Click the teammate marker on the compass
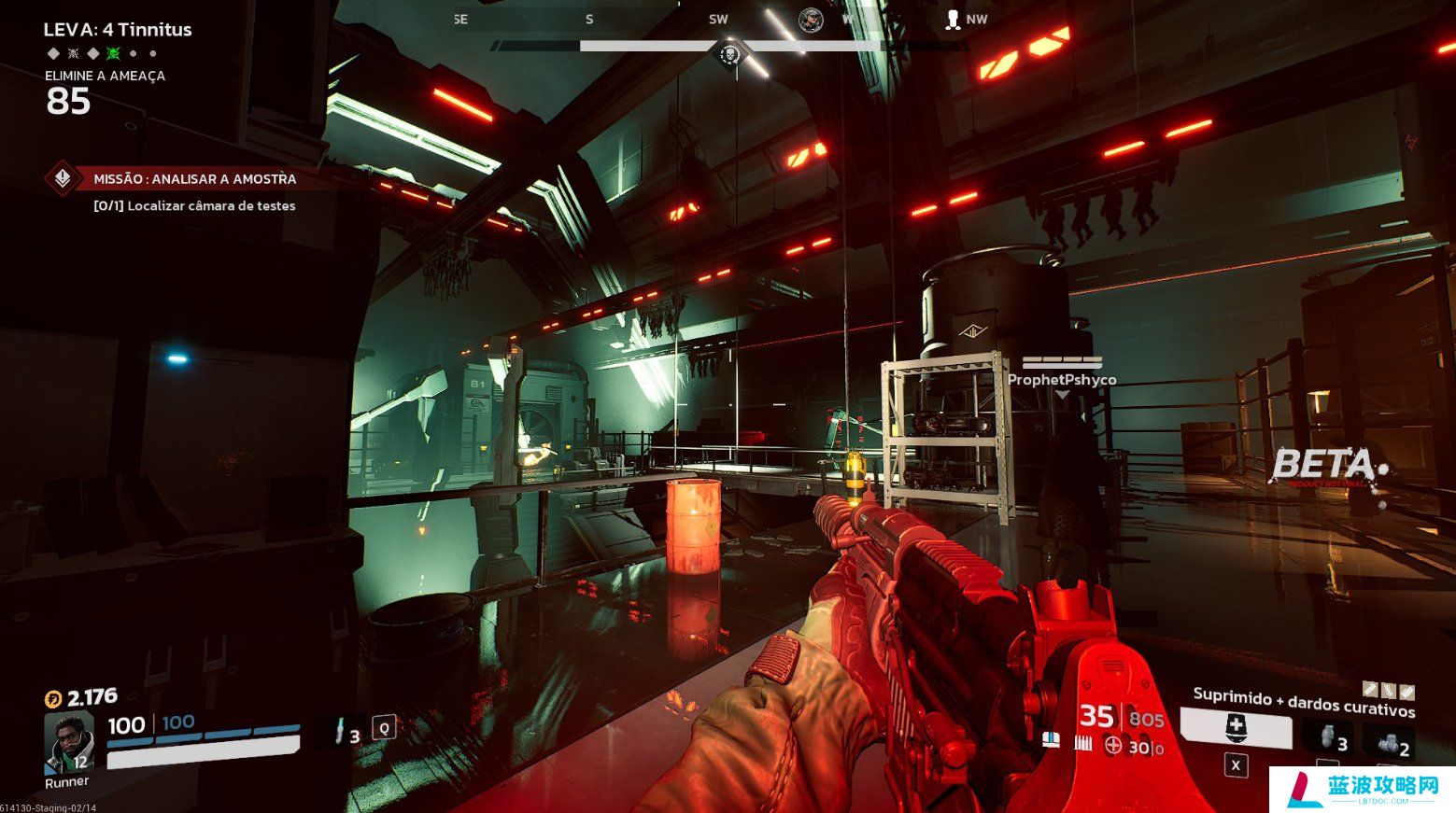The height and width of the screenshot is (813, 1456). click(x=953, y=20)
